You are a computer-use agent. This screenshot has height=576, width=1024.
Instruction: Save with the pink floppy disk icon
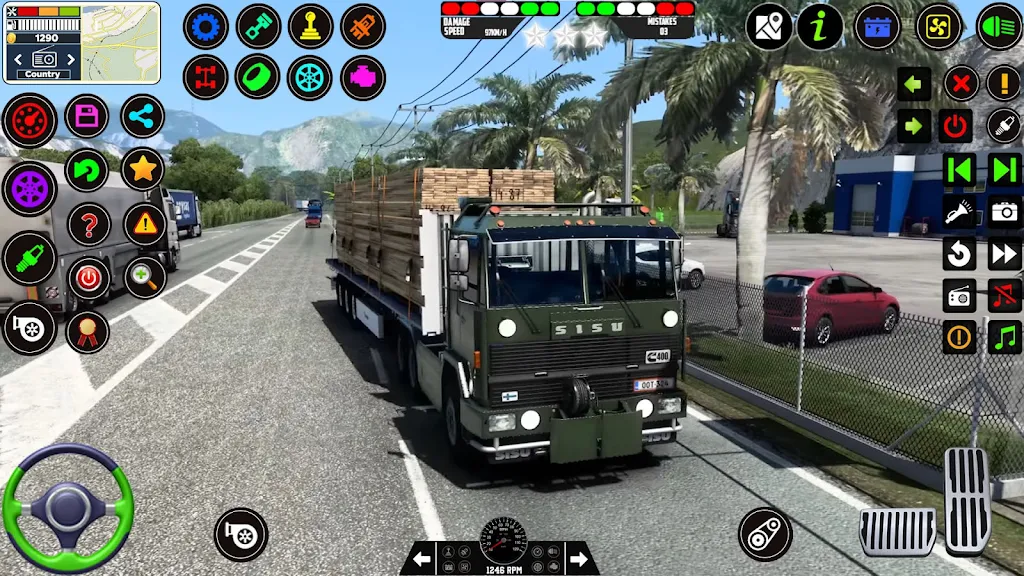pyautogui.click(x=87, y=116)
